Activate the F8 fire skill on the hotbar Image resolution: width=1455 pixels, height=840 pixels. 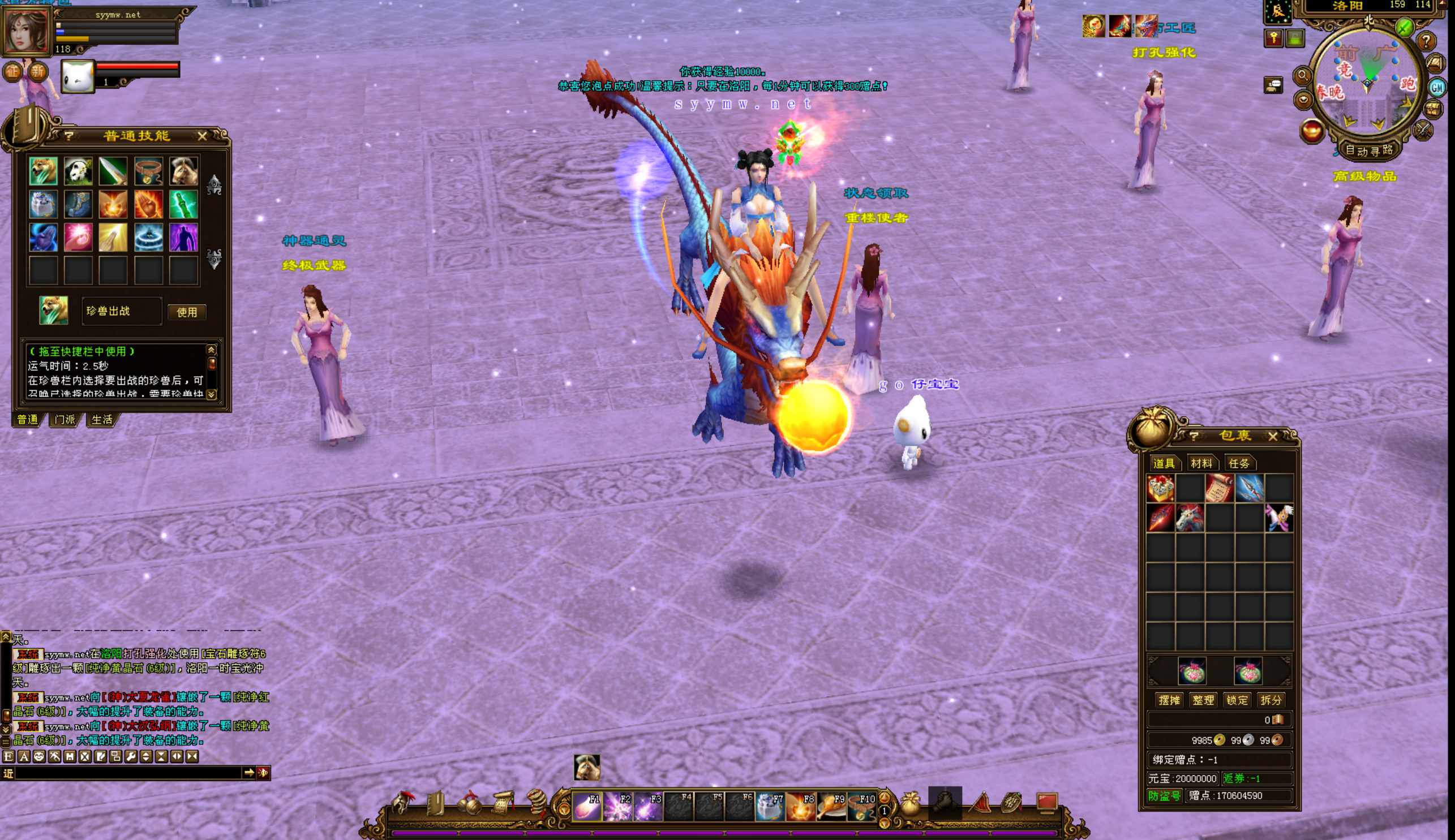(801, 807)
